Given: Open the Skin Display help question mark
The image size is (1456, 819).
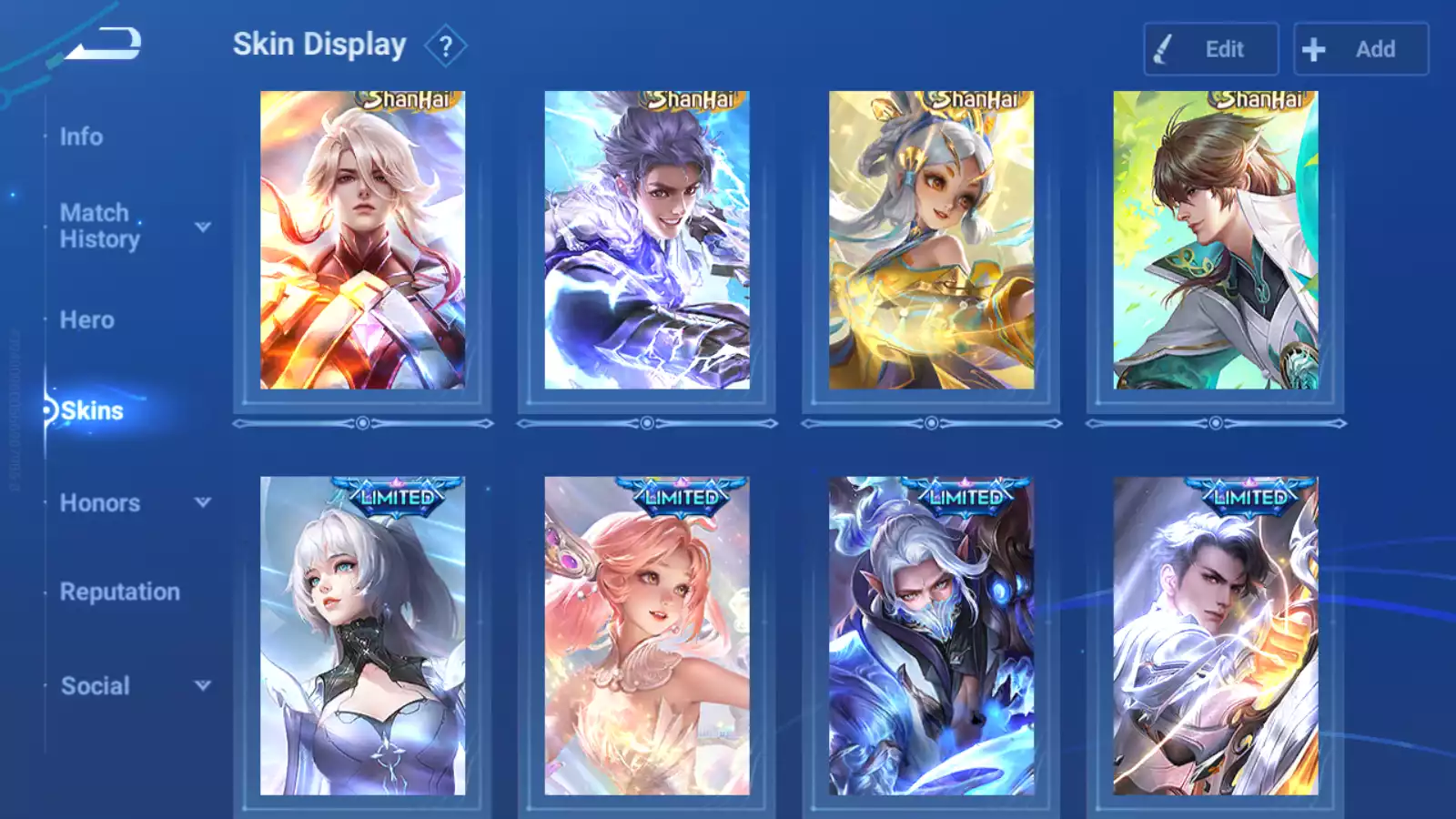Looking at the screenshot, I should pos(445,46).
